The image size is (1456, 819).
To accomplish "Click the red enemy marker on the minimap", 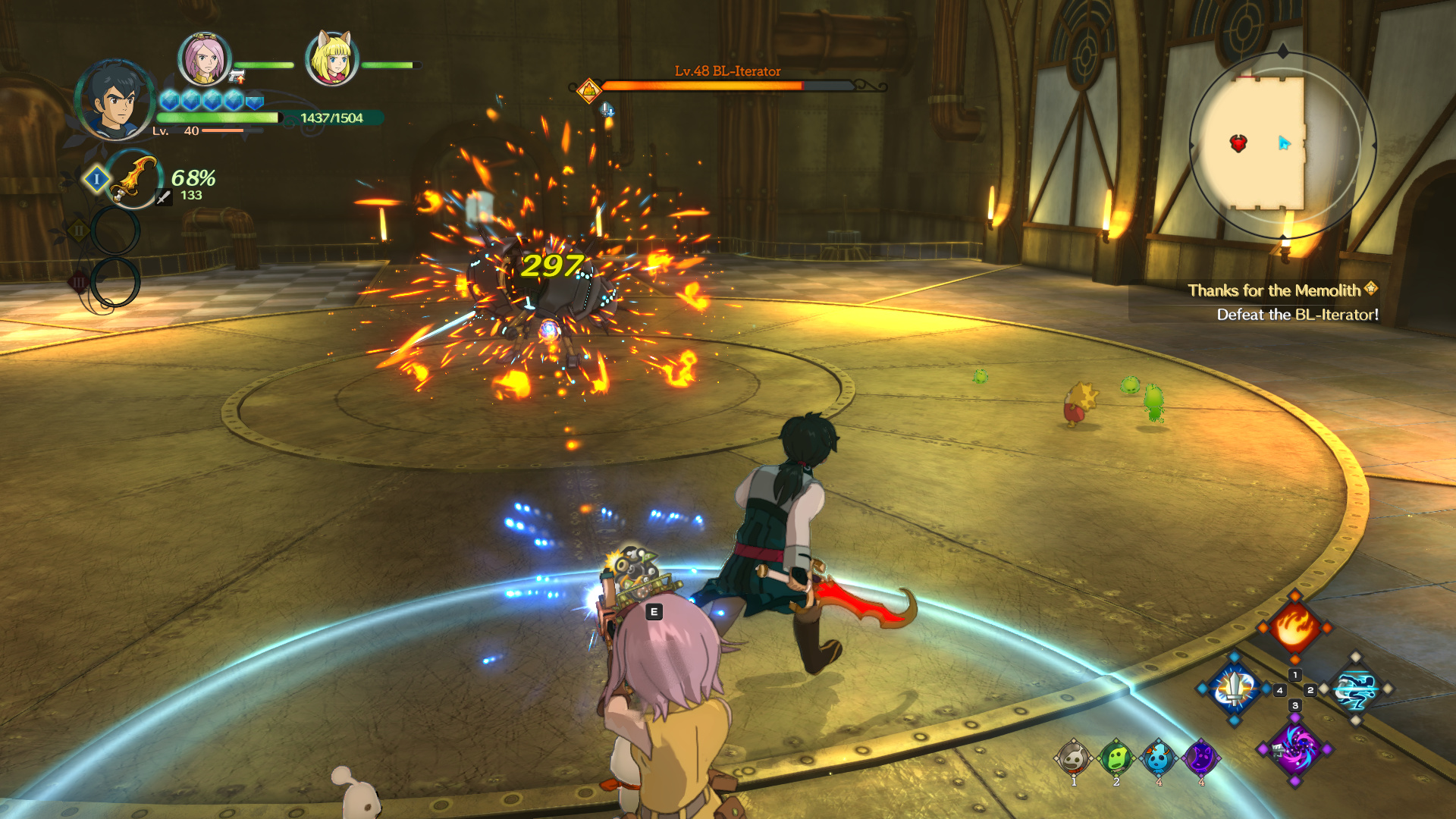I will [x=1238, y=143].
